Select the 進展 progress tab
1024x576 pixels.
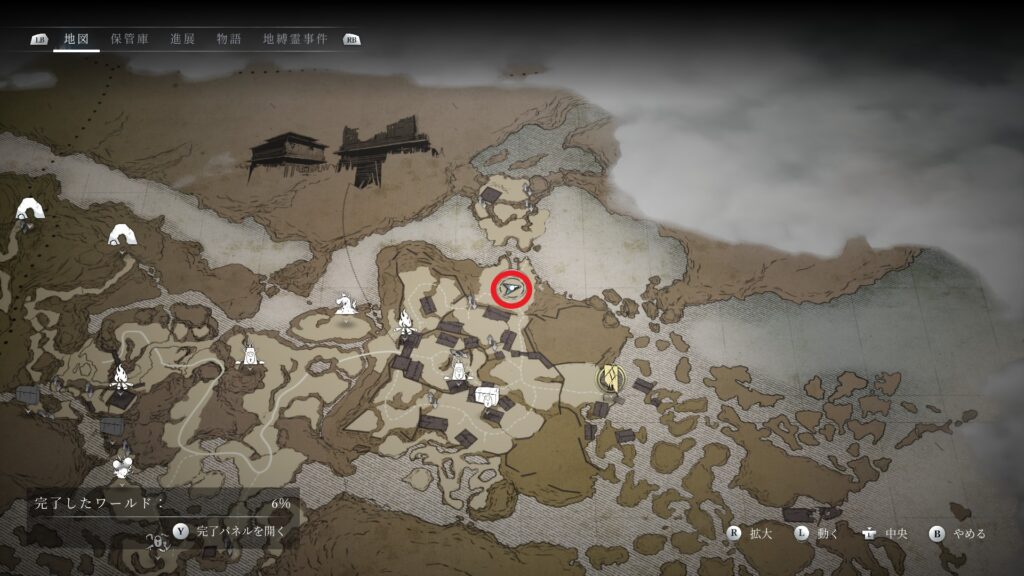[x=182, y=39]
